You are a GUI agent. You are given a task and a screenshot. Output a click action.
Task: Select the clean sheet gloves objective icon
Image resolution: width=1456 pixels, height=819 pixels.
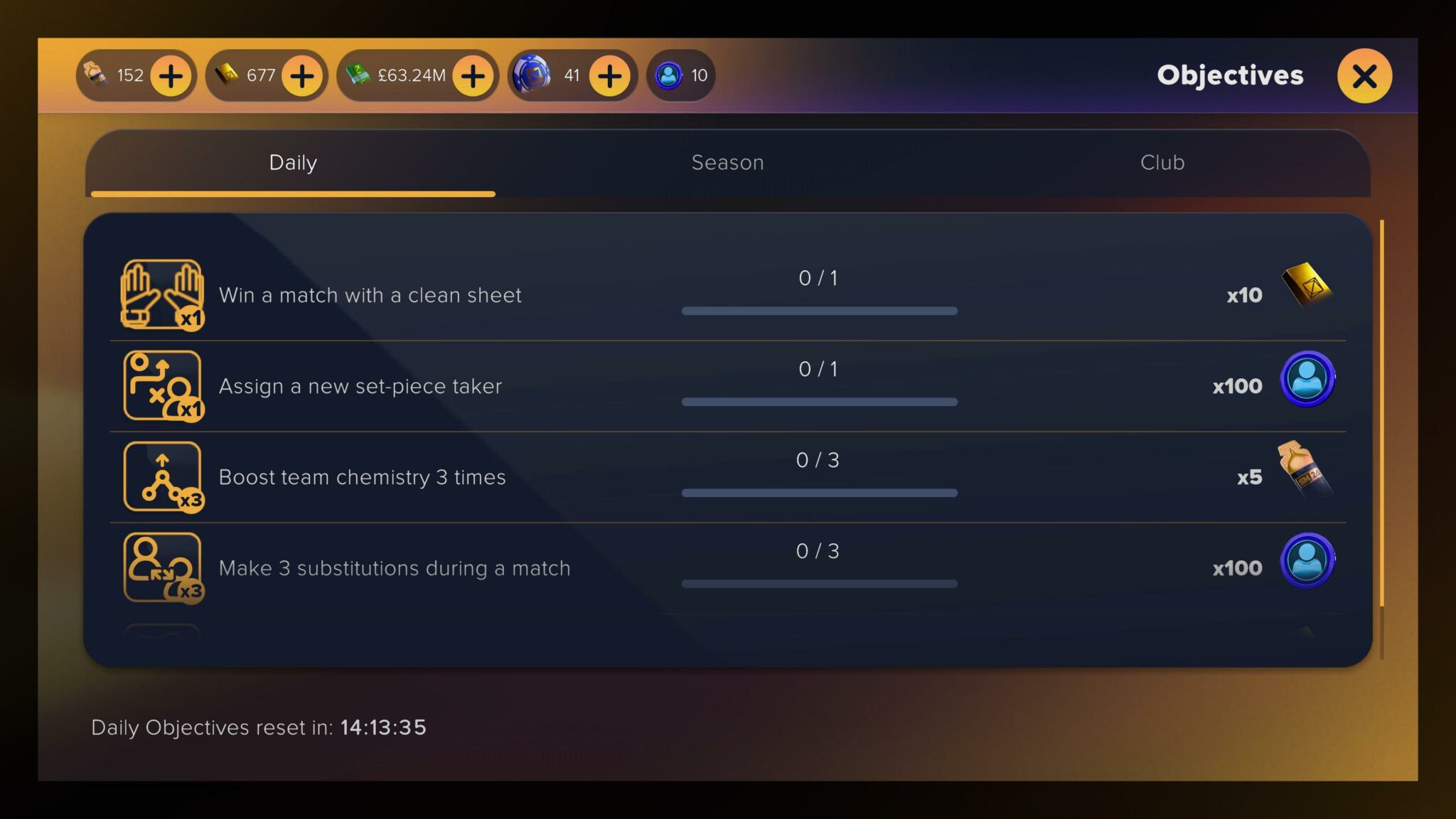point(163,294)
